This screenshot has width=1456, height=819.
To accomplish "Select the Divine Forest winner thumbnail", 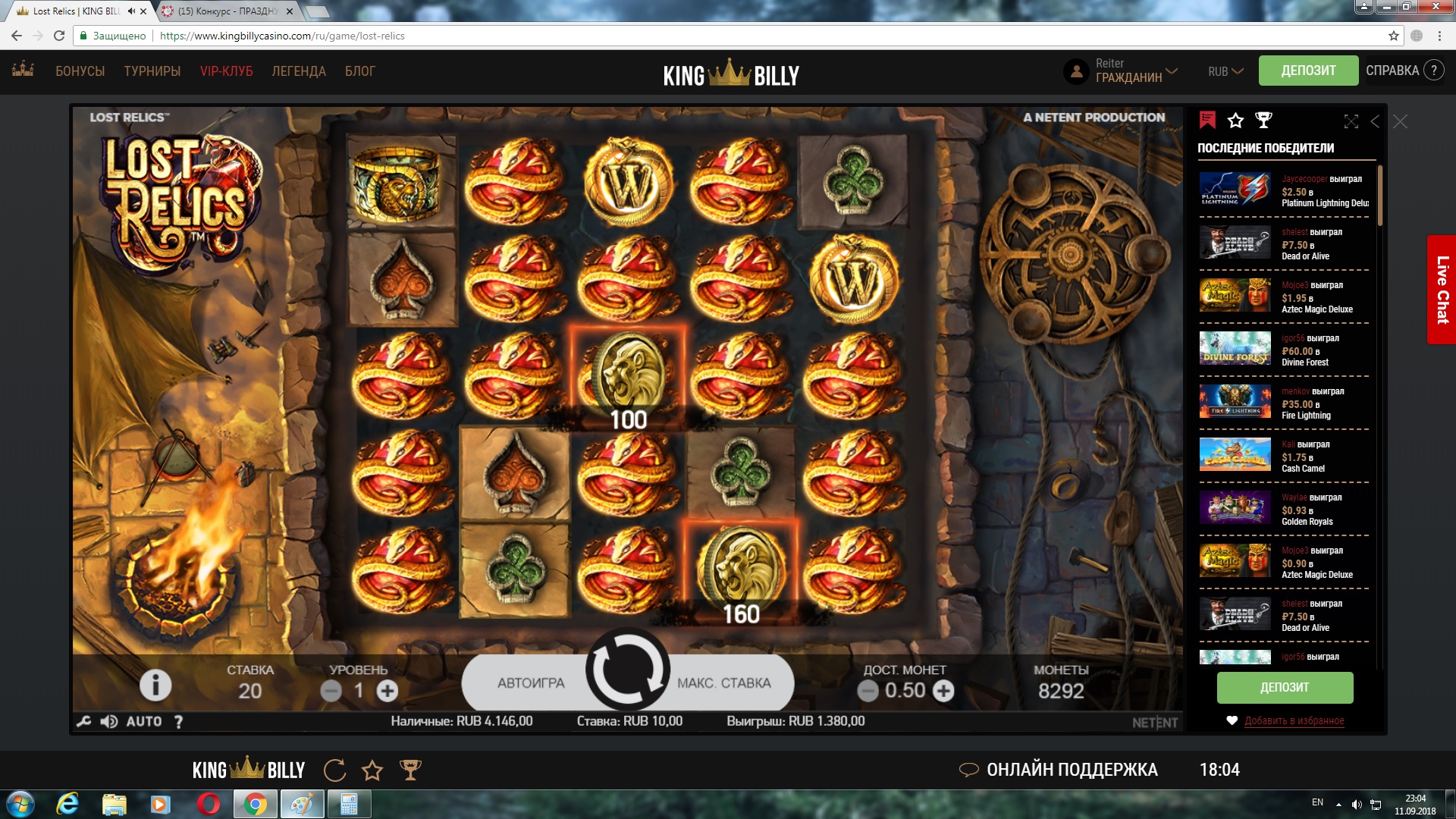I will [1235, 349].
